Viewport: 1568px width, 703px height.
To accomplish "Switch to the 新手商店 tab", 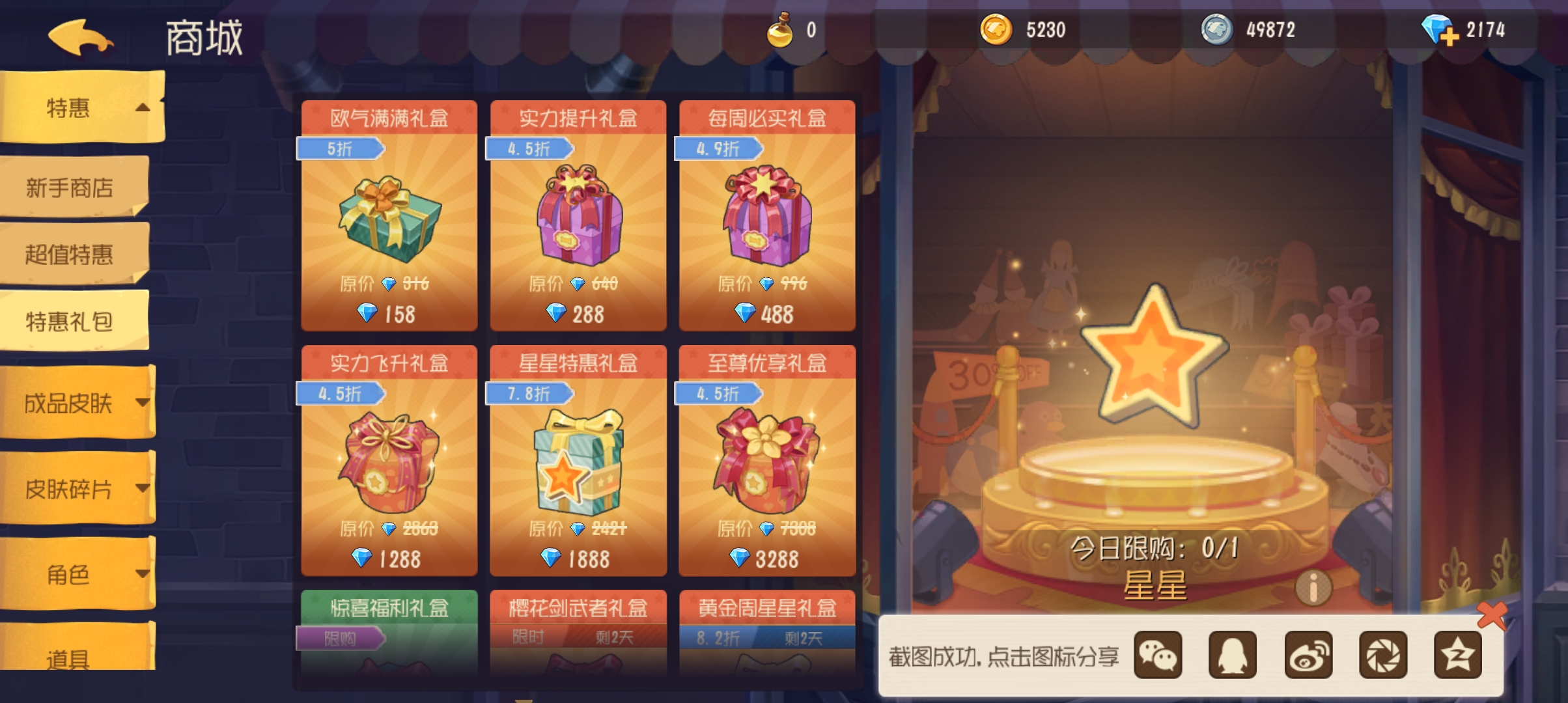I will pyautogui.click(x=72, y=189).
